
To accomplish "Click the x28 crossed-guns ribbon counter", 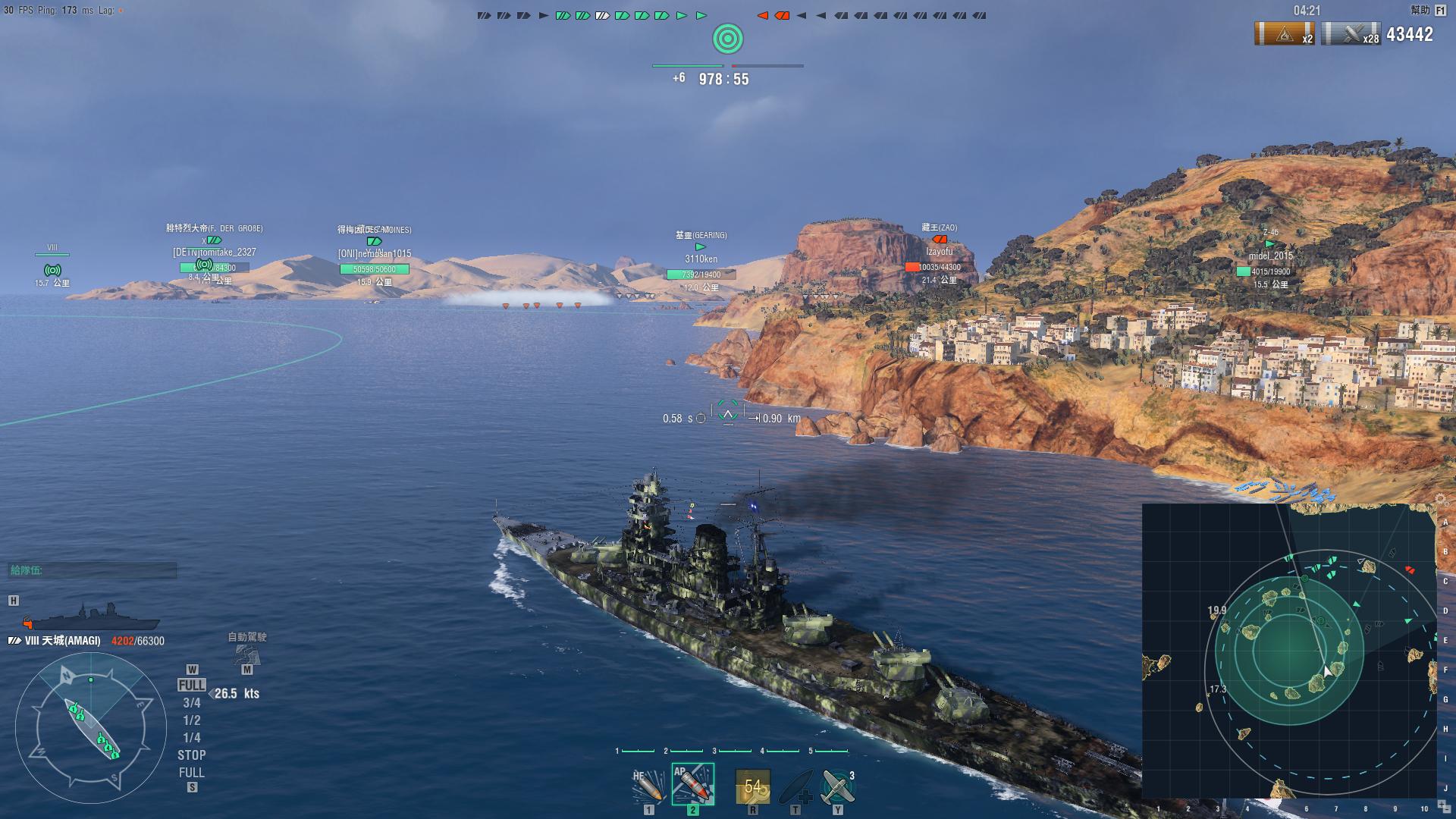I will pyautogui.click(x=1351, y=34).
